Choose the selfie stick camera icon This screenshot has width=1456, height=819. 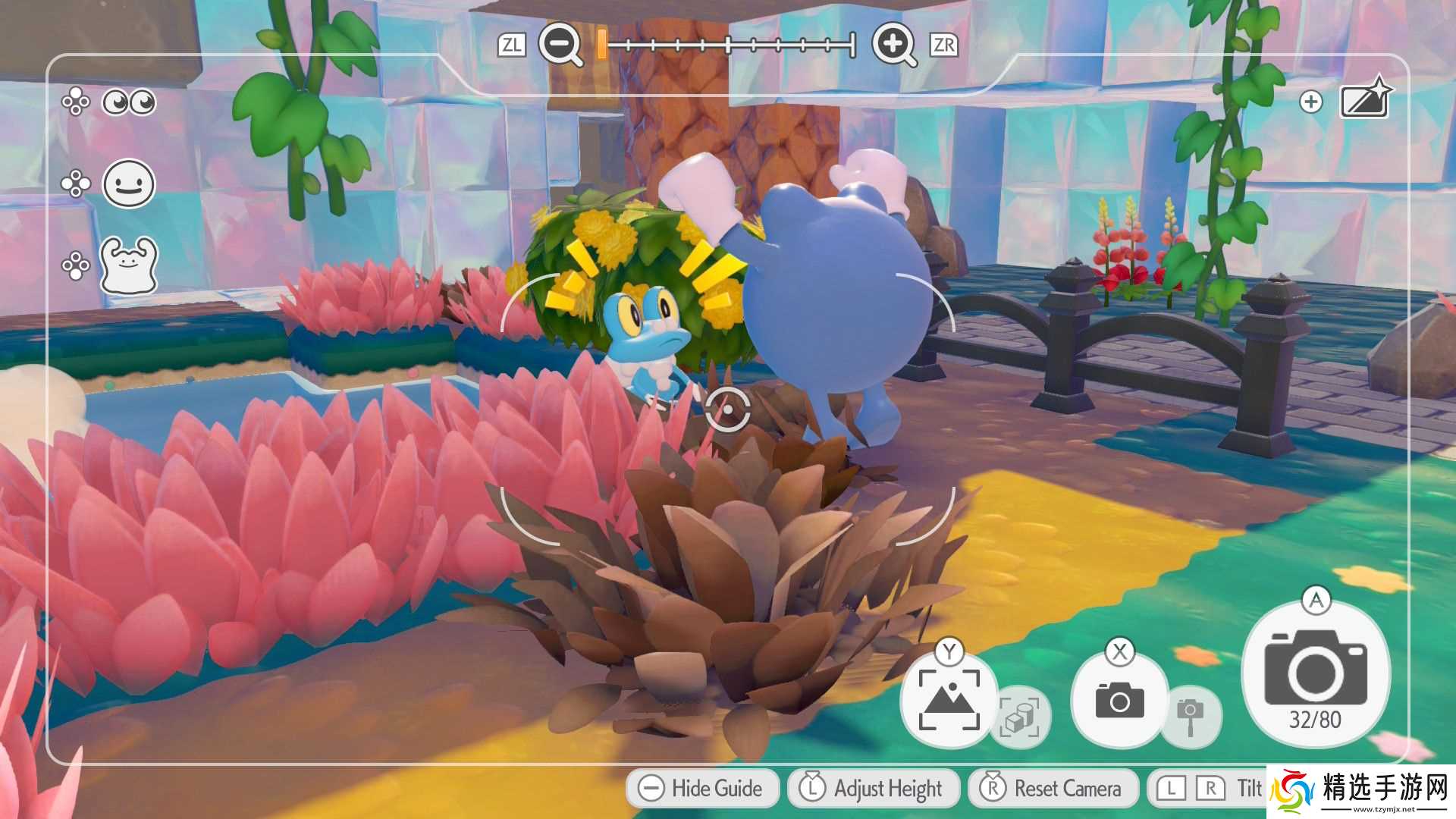[1190, 716]
